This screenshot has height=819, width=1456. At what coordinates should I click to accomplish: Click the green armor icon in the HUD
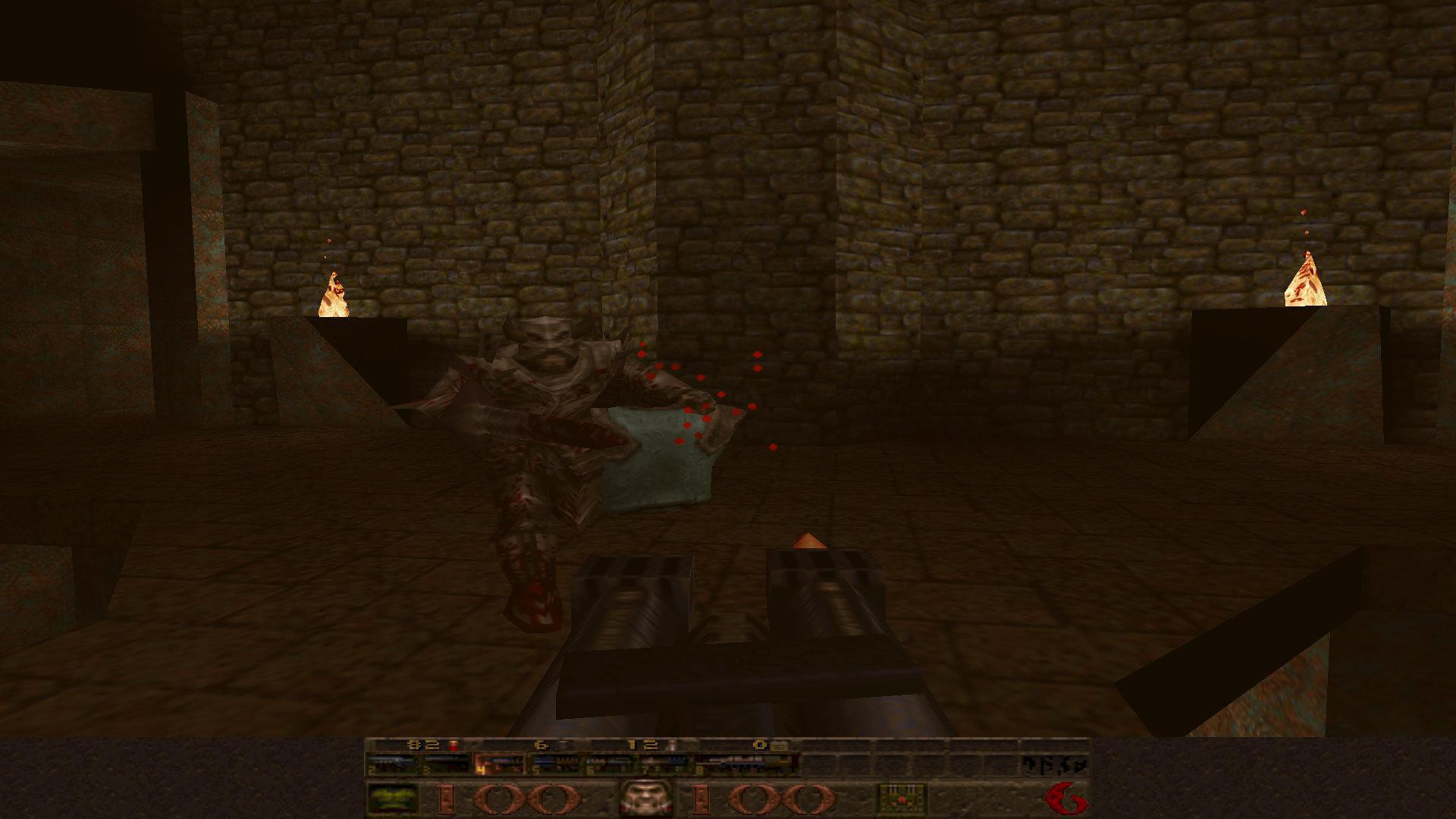(x=393, y=796)
